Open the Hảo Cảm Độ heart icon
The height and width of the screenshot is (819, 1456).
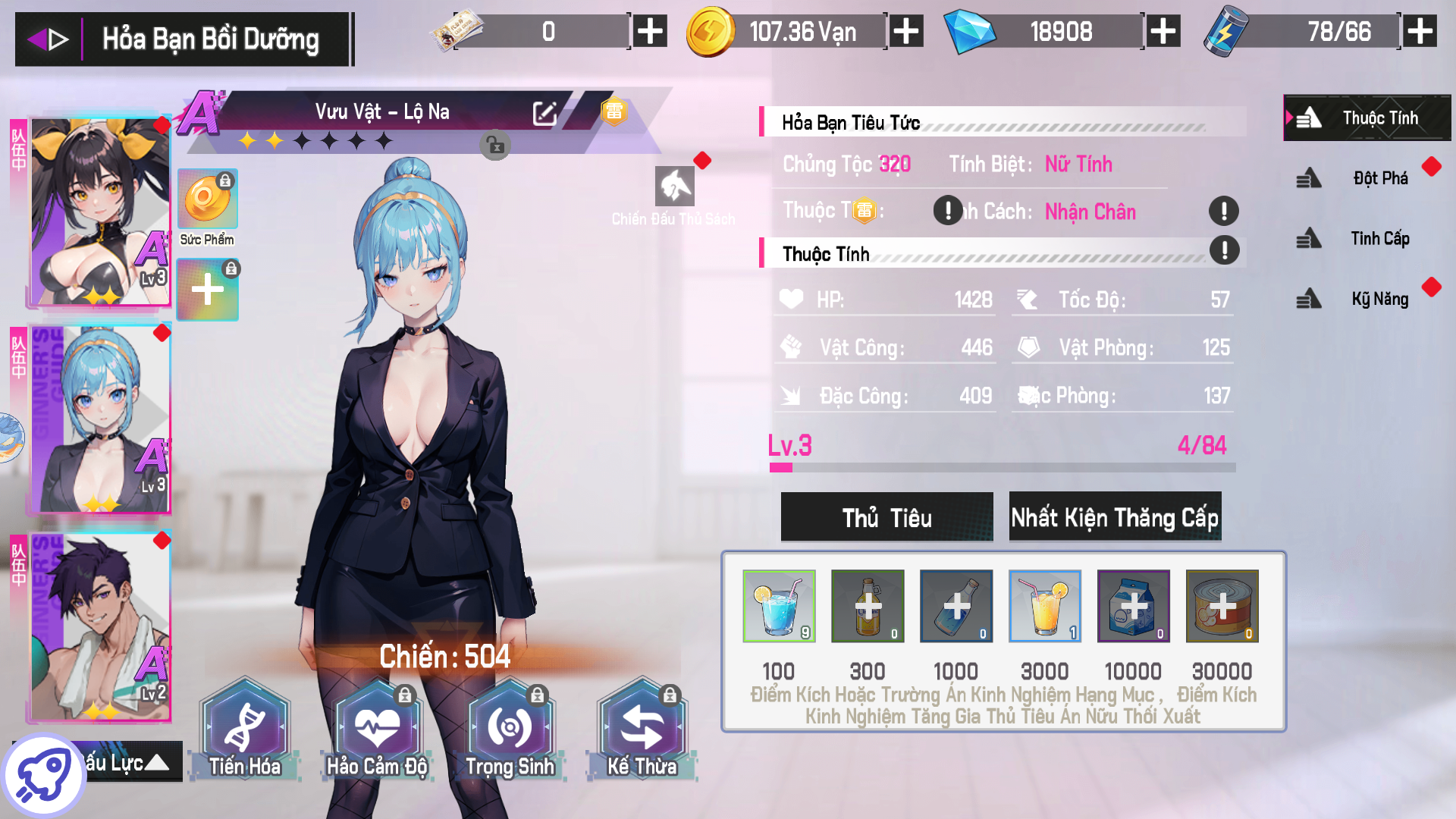click(x=377, y=726)
